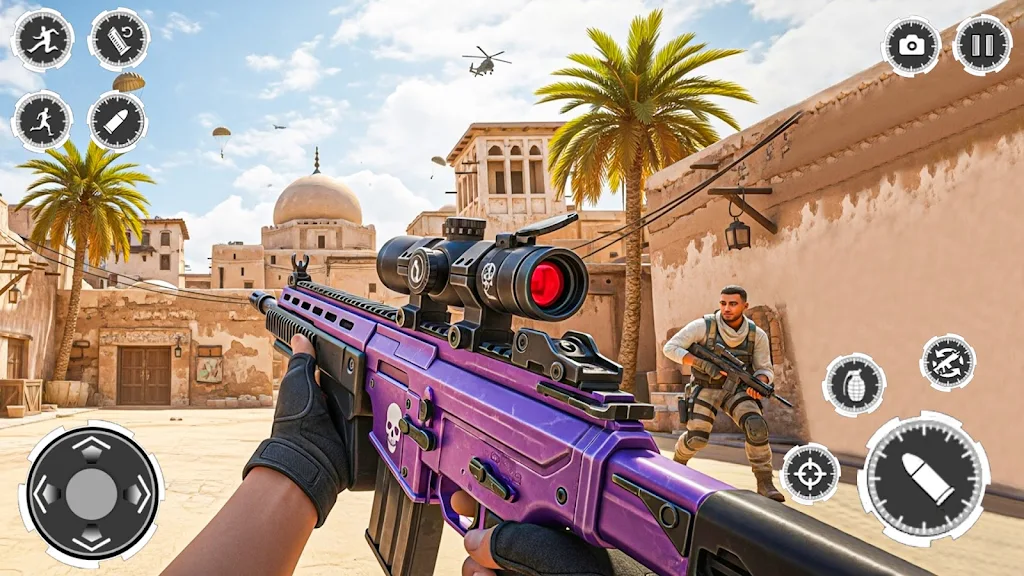
Task: Aim with the crosshair scope button
Action: (810, 472)
